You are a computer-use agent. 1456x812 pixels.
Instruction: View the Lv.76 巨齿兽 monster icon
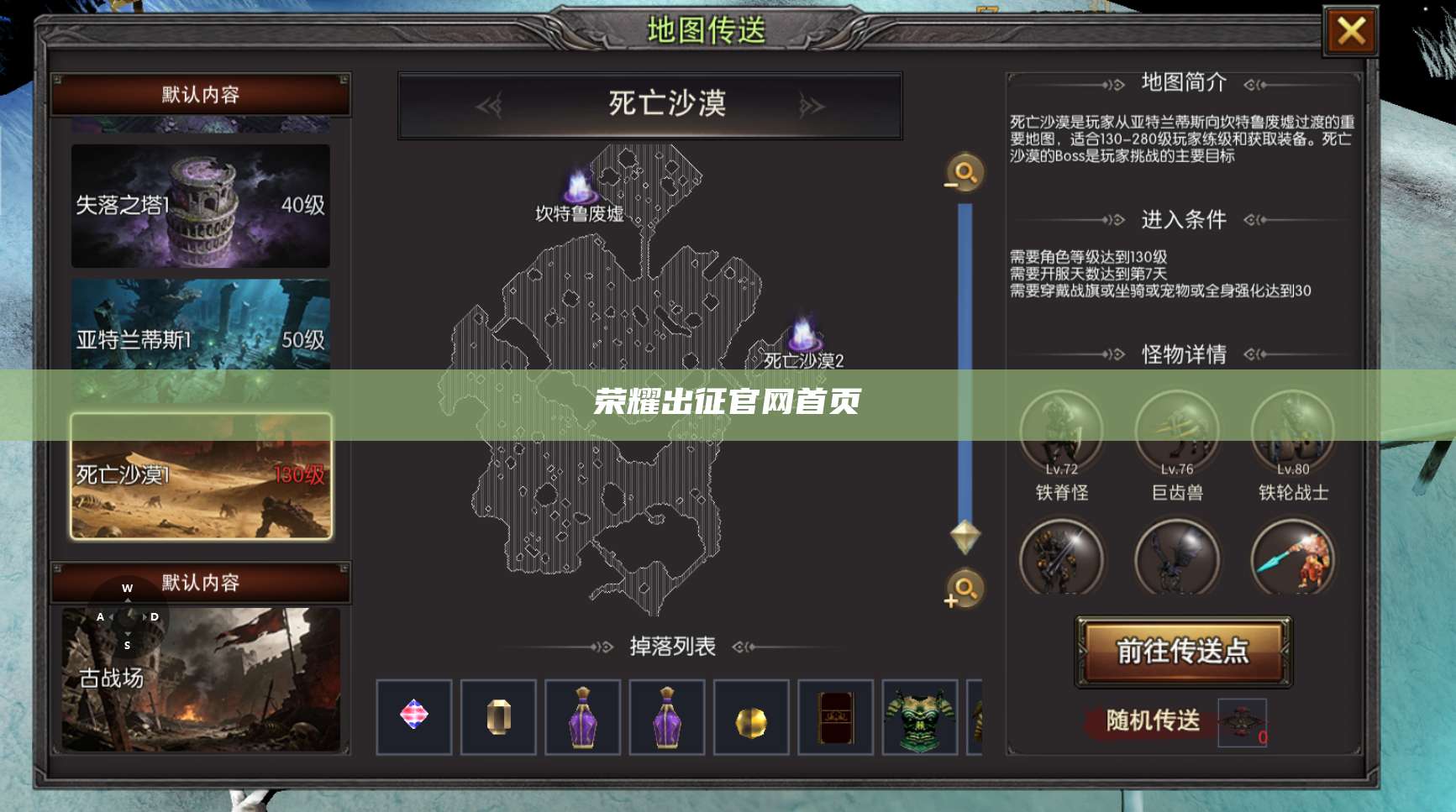[x=1177, y=430]
